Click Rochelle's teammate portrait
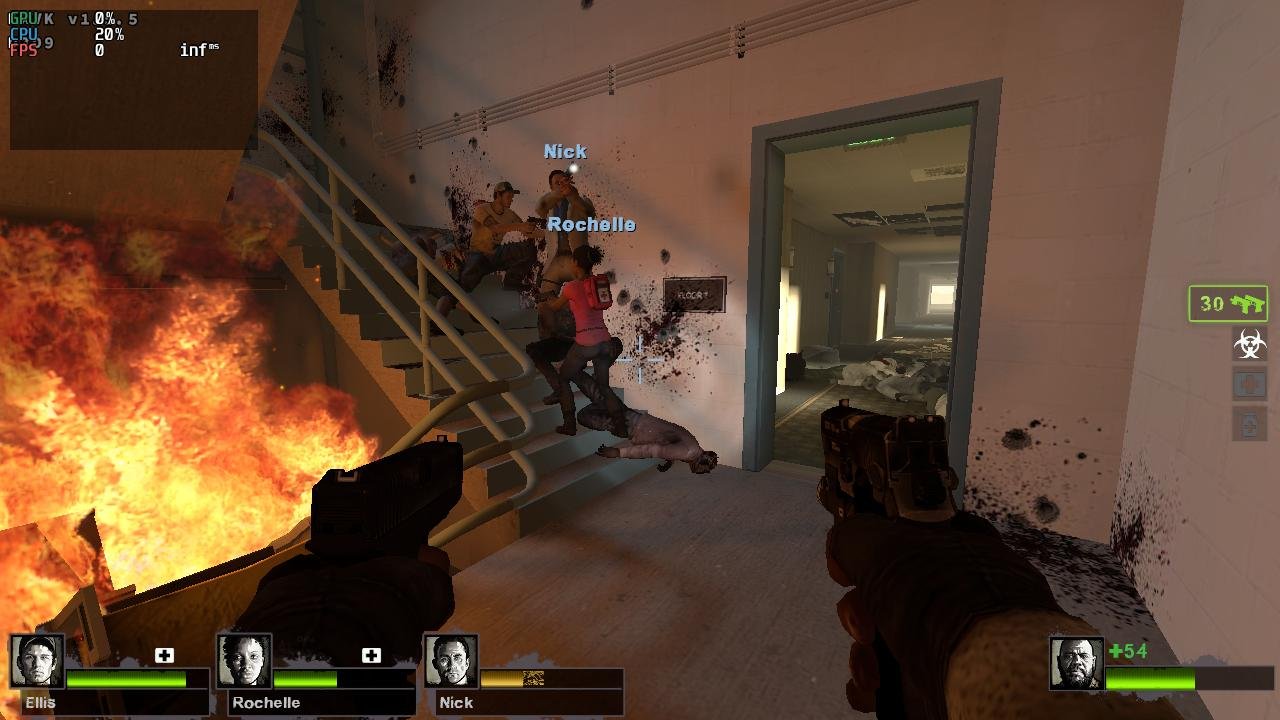This screenshot has height=720, width=1280. click(244, 661)
